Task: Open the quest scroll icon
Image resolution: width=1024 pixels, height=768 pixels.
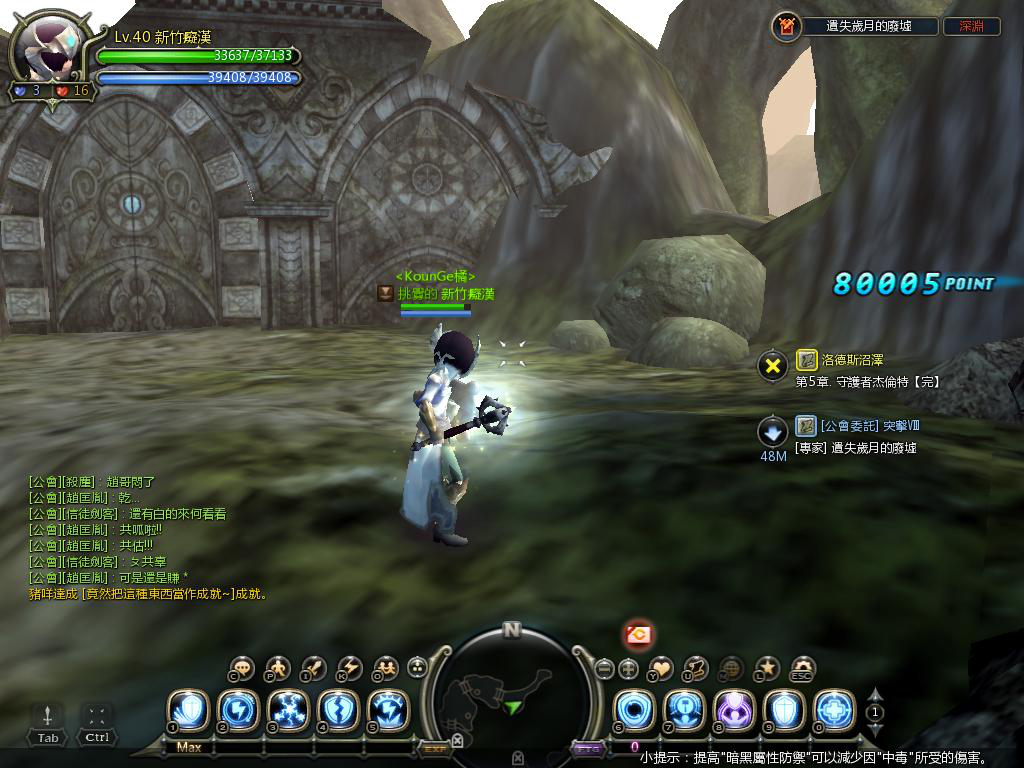Action: click(x=696, y=668)
